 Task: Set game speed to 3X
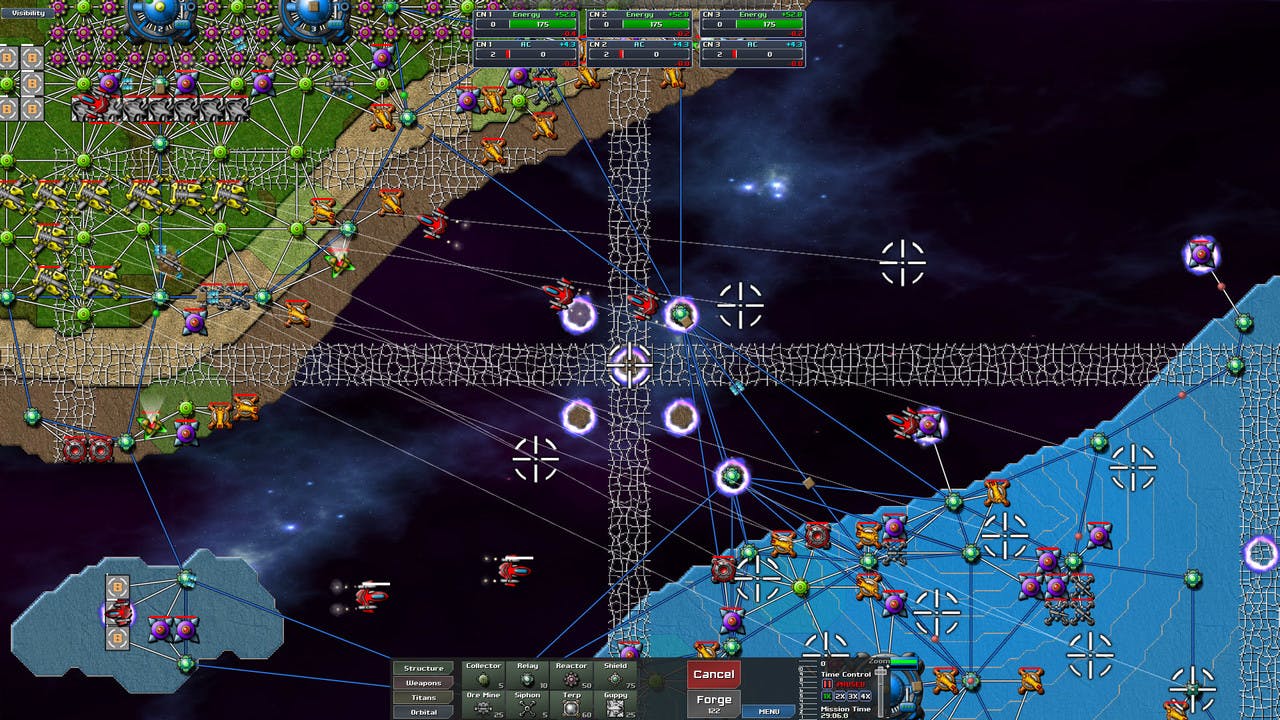[852, 696]
